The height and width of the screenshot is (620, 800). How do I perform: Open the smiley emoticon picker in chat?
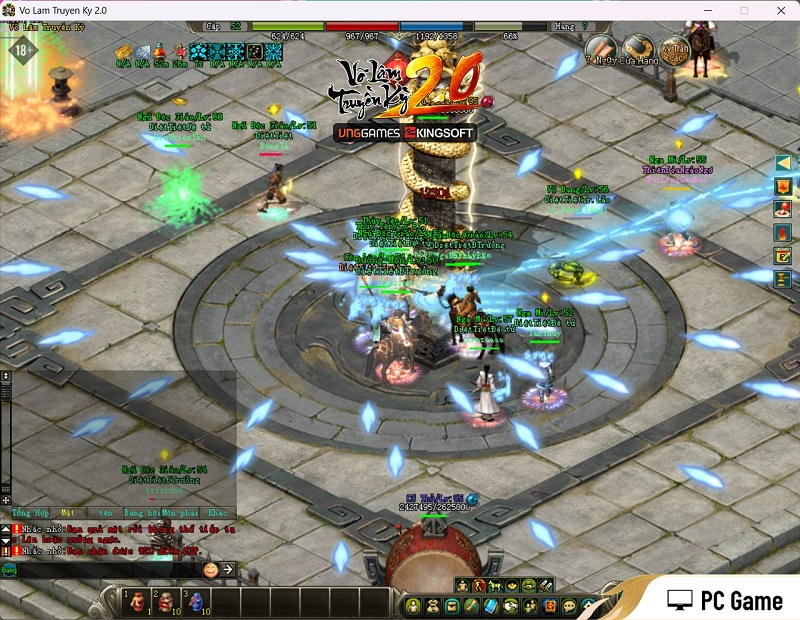coord(211,569)
